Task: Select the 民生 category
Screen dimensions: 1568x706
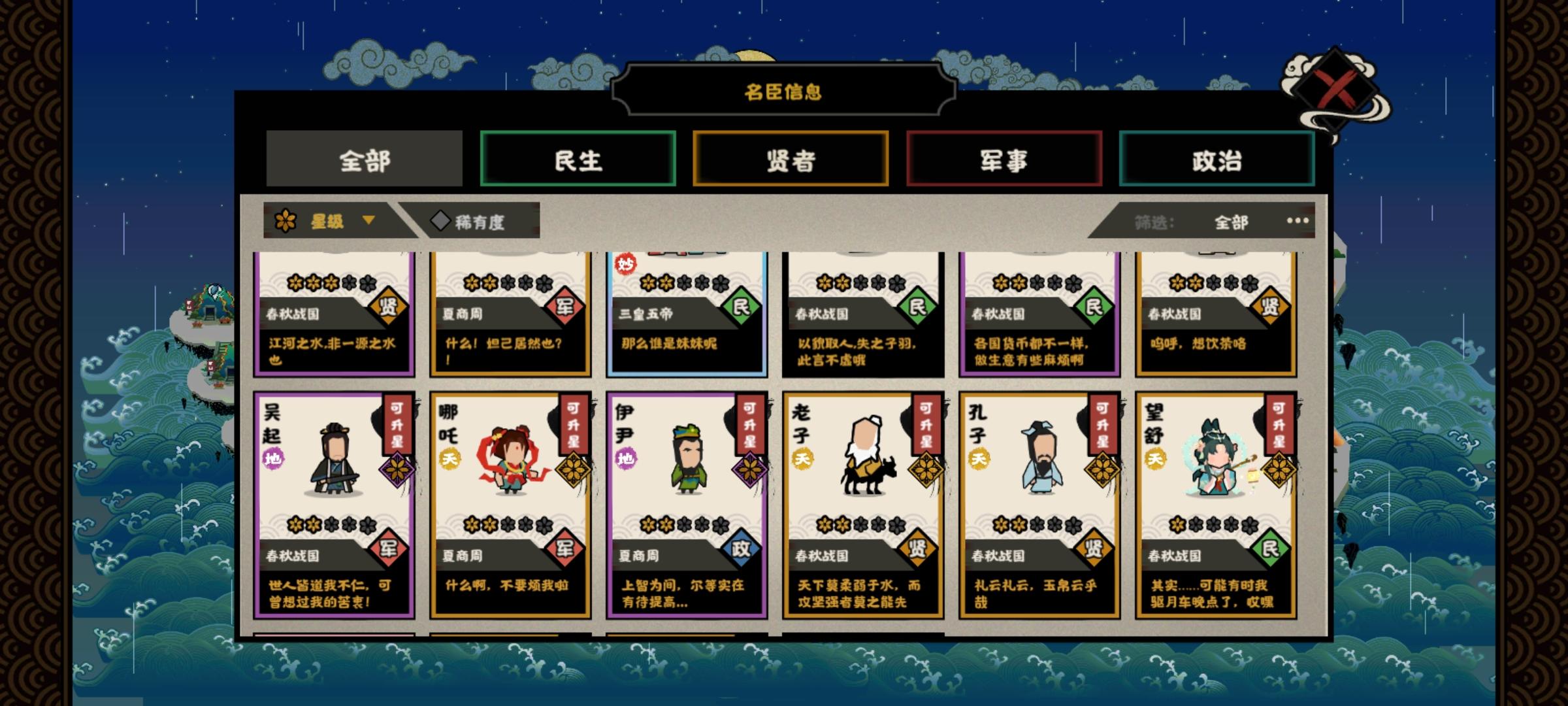Action: [578, 157]
